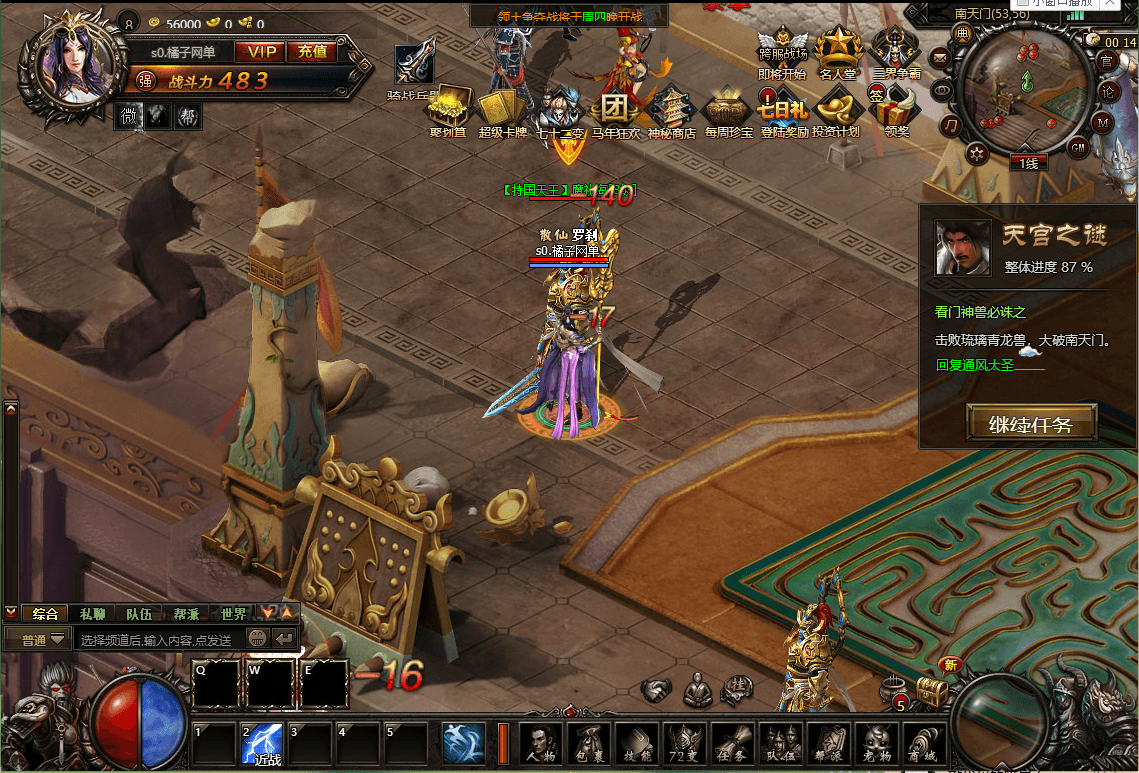
Task: Open the VIP panel
Action: (260, 52)
